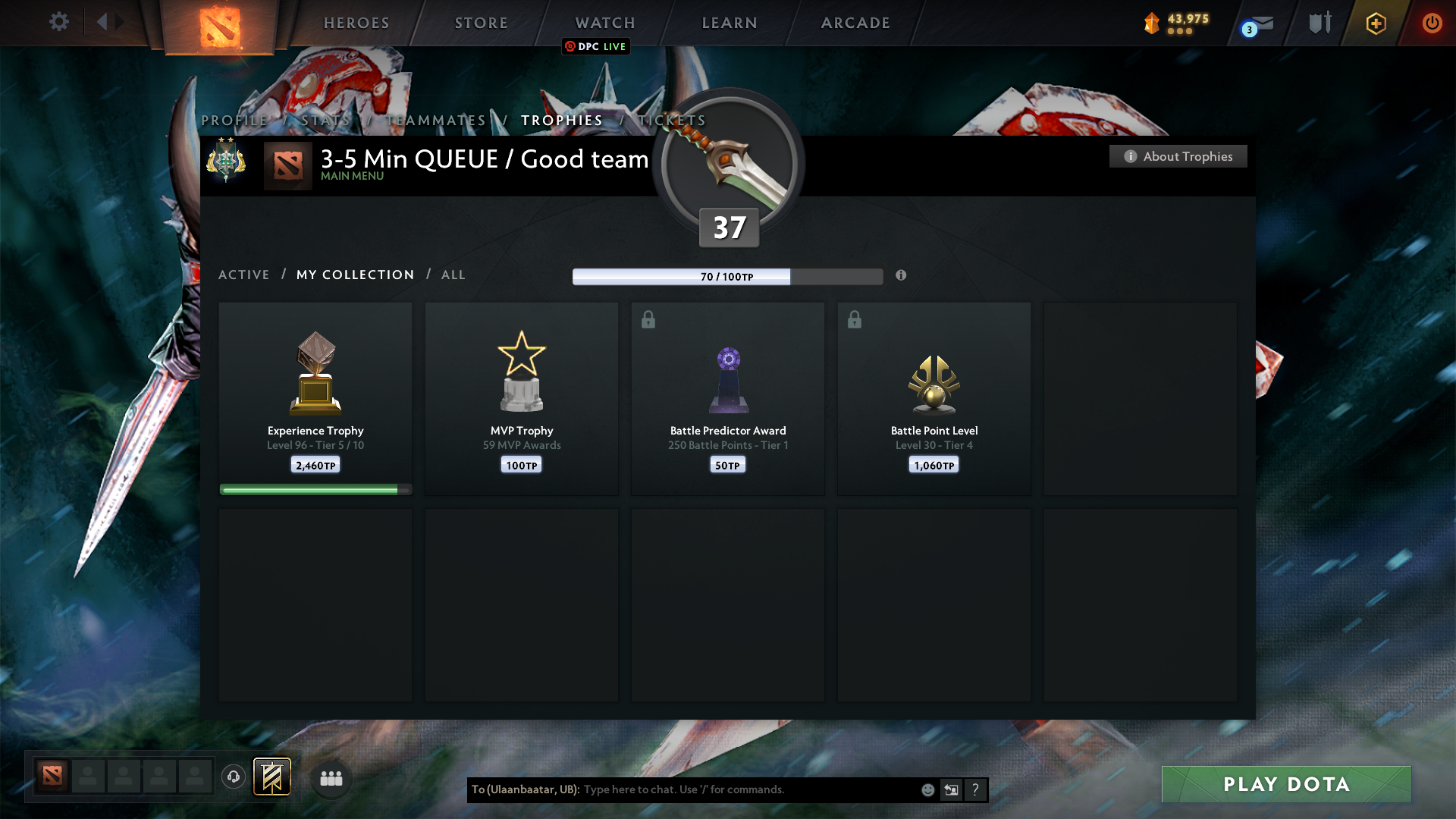Open the Armory shield-and-sword icon
Viewport: 1456px width, 819px height.
(x=1319, y=23)
